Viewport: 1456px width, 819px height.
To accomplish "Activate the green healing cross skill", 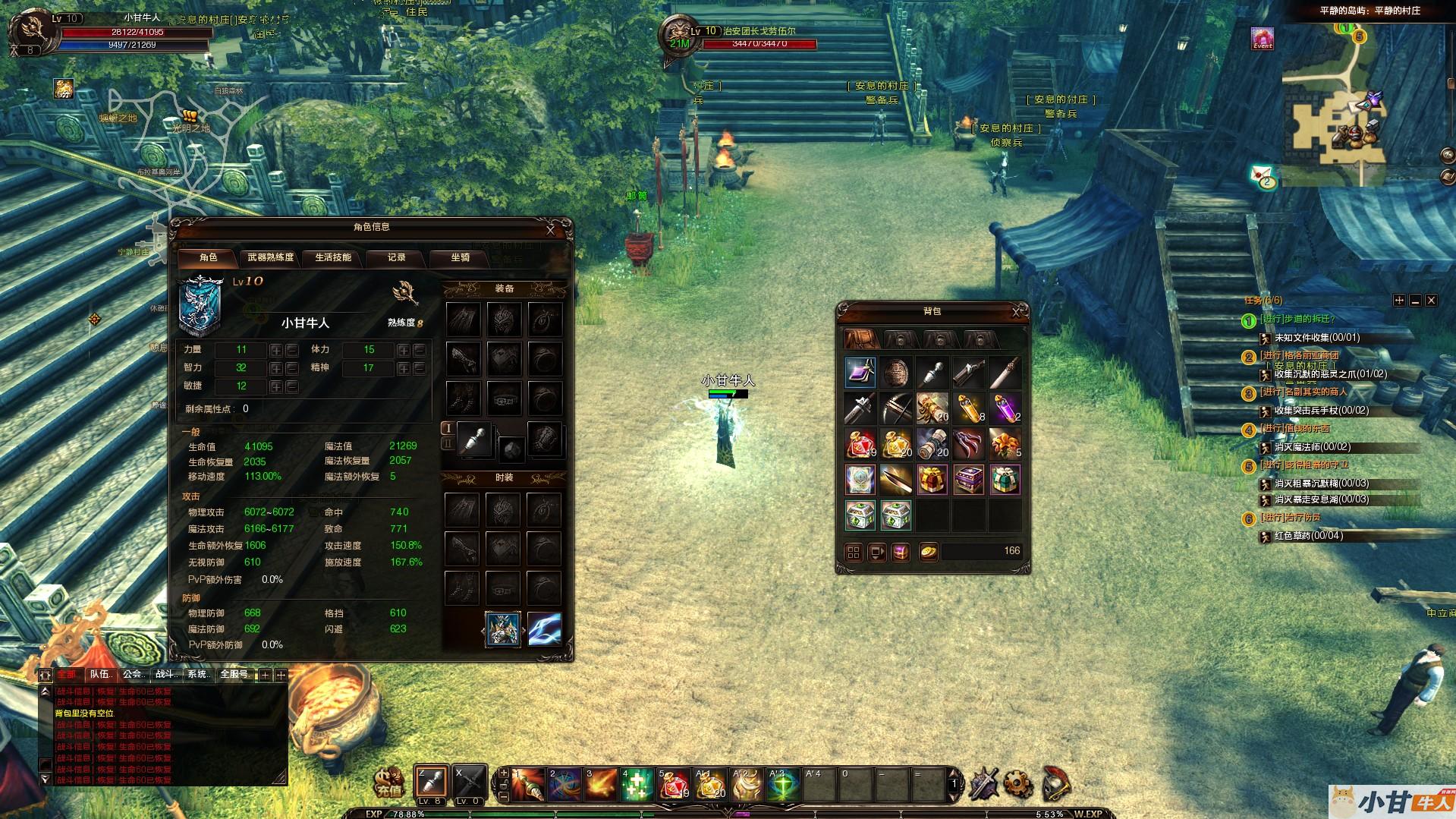I will (x=637, y=785).
